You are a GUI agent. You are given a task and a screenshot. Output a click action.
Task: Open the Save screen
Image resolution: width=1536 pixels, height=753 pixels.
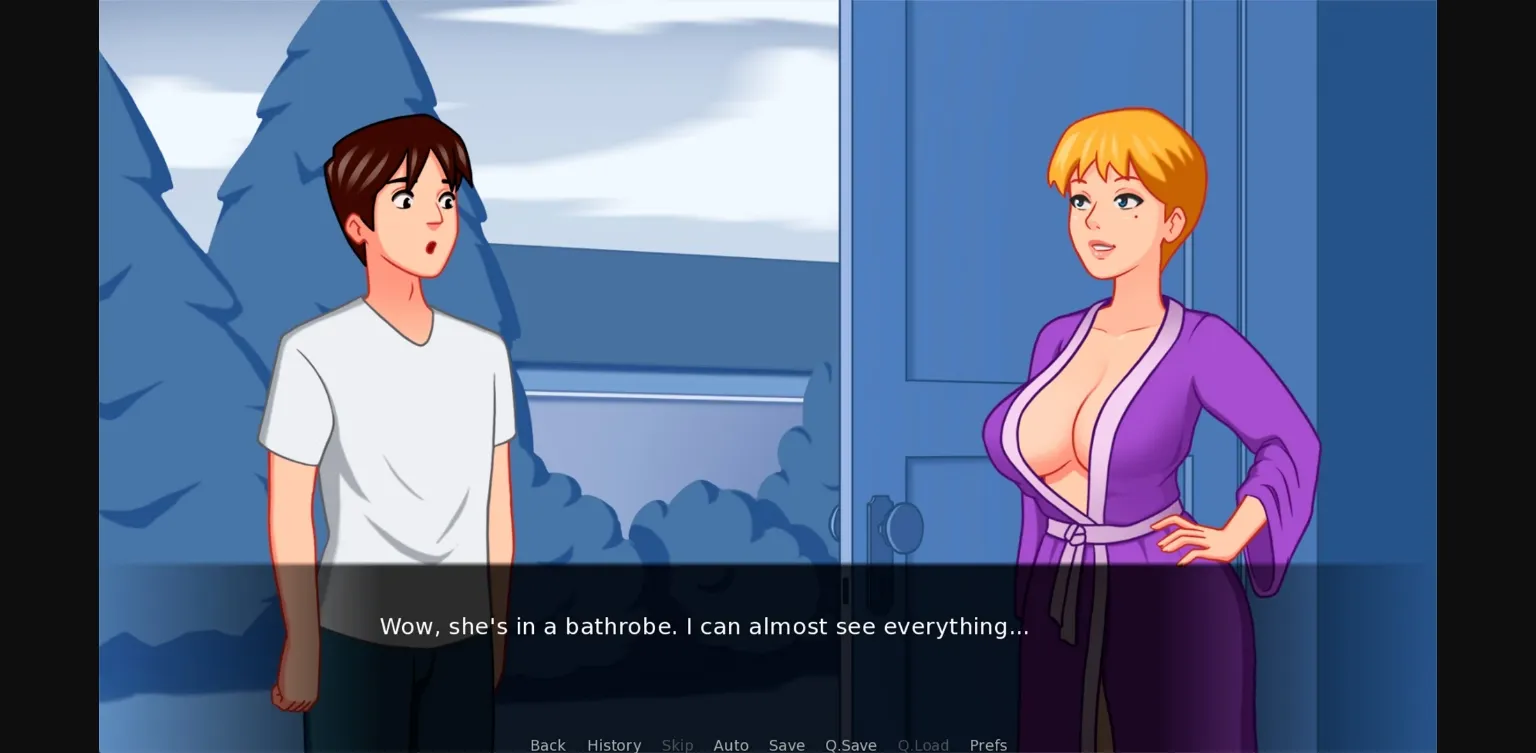tap(787, 745)
